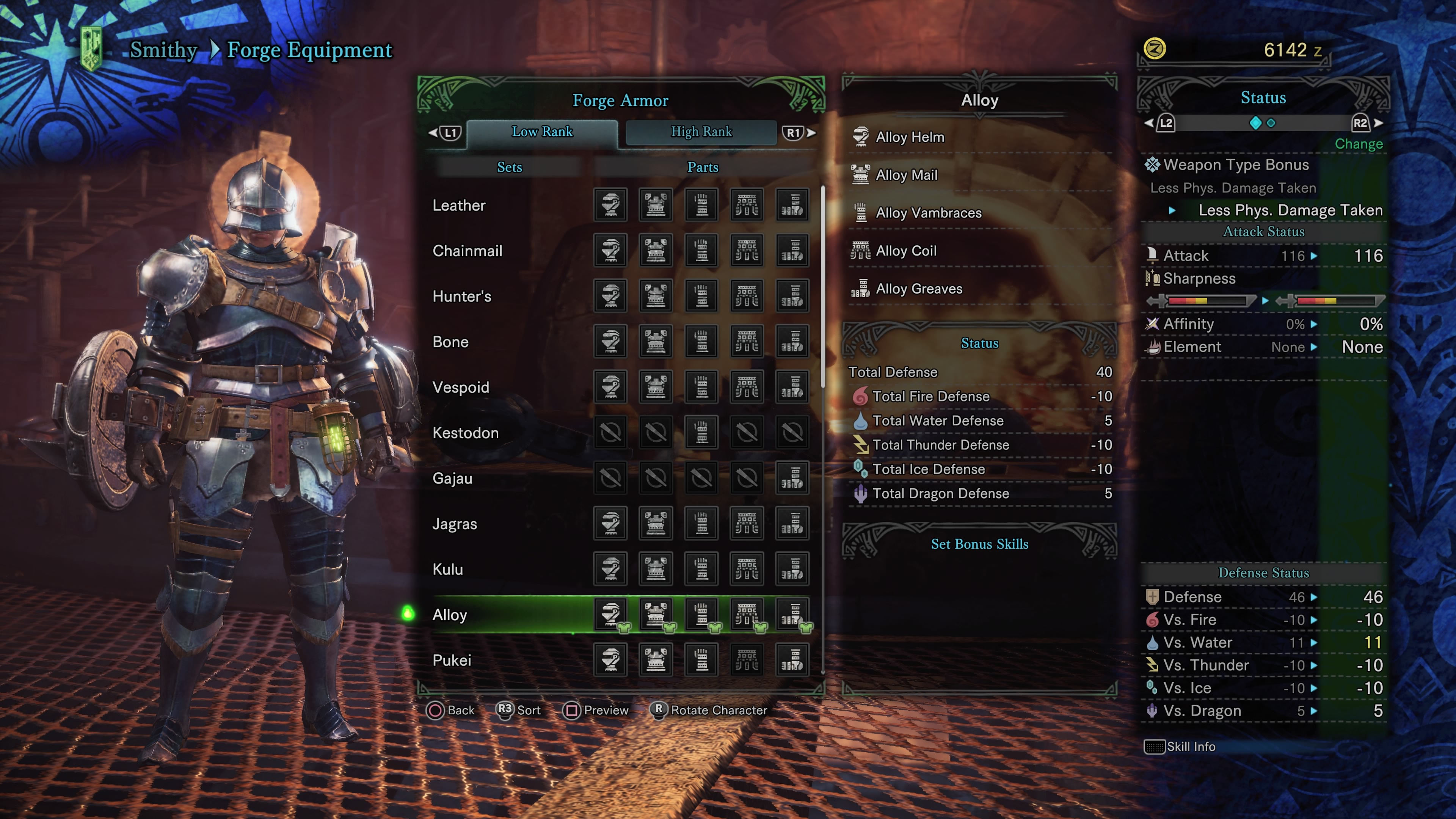
Task: Select the Pukei armor set row
Action: coord(452,661)
